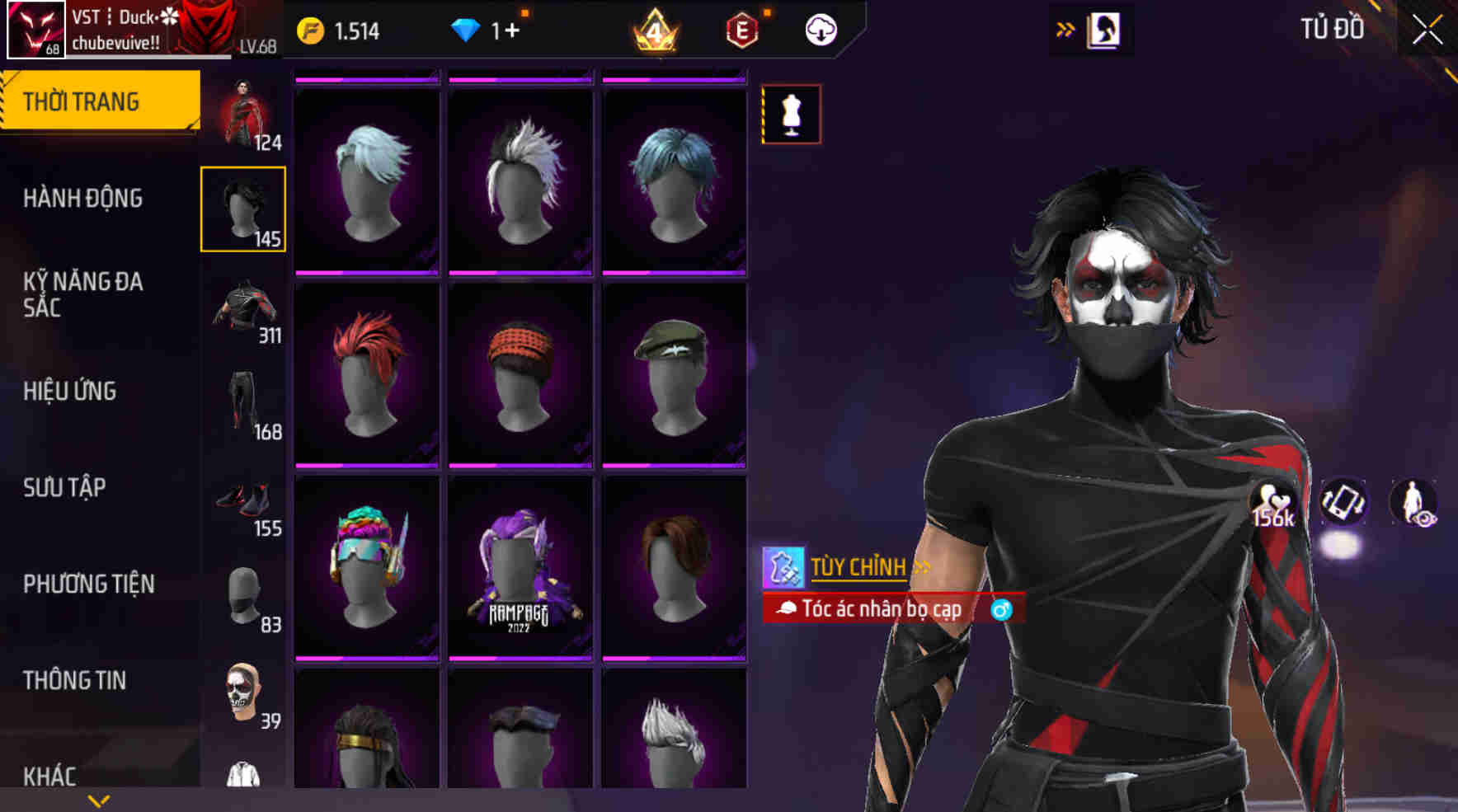Select the mannequin try-on icon
The height and width of the screenshot is (812, 1458).
pos(791,114)
